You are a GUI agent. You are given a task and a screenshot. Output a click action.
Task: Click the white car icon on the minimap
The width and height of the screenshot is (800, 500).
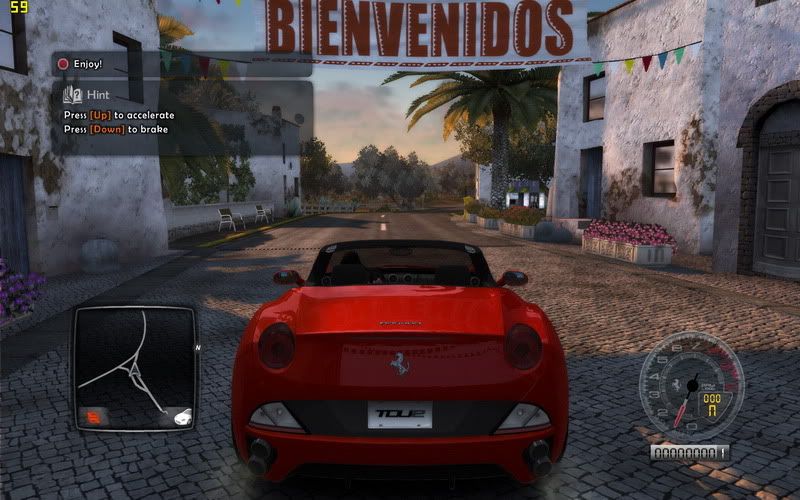point(181,418)
